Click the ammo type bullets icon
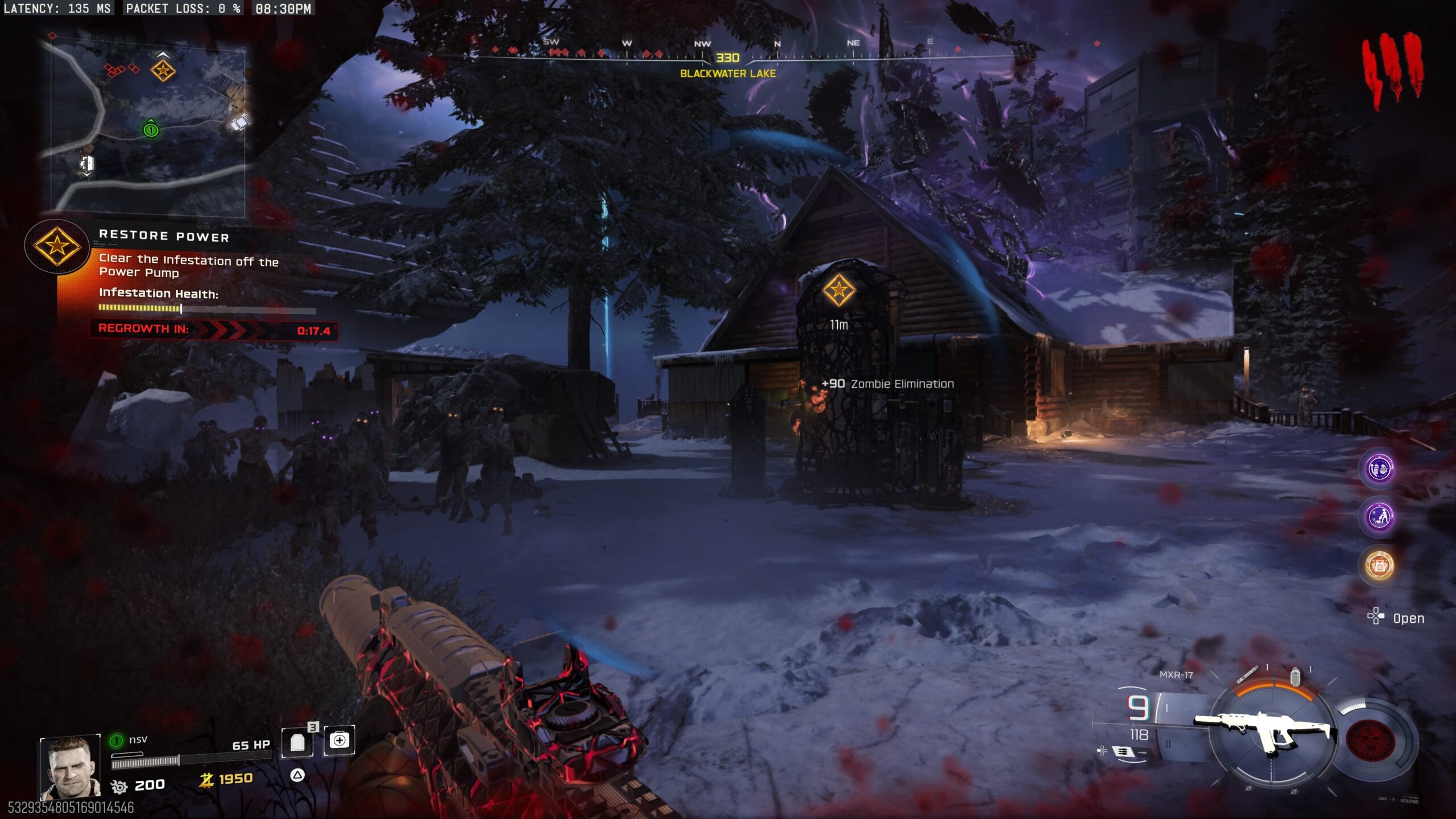Screen dimensions: 1456x819 pyautogui.click(x=1123, y=752)
